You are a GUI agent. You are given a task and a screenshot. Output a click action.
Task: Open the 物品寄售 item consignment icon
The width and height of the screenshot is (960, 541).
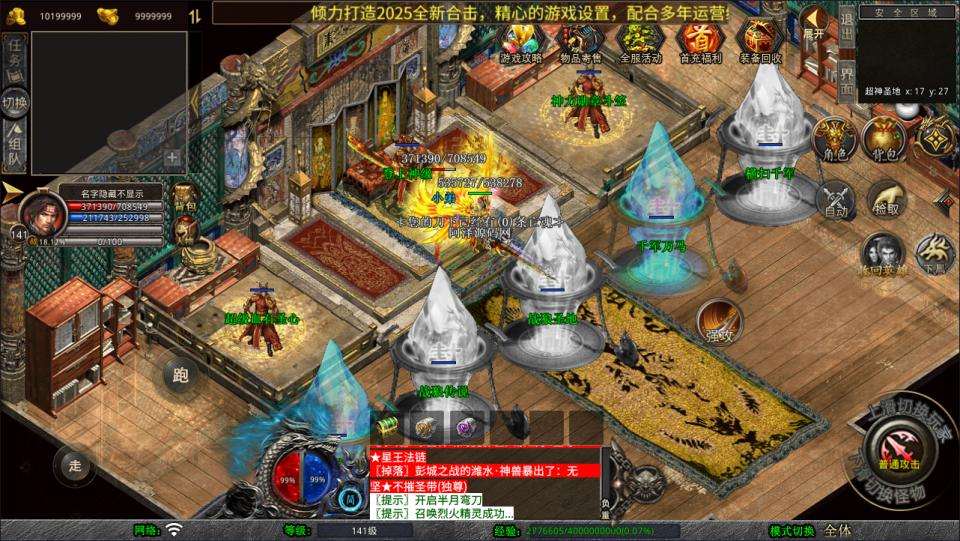(x=580, y=40)
